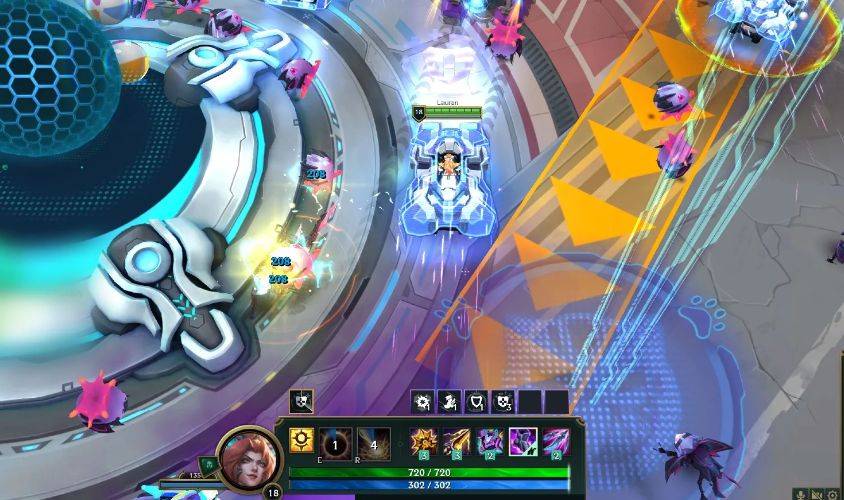Toggle the microphone button
Screen dimensions: 844x500
(x=801, y=493)
